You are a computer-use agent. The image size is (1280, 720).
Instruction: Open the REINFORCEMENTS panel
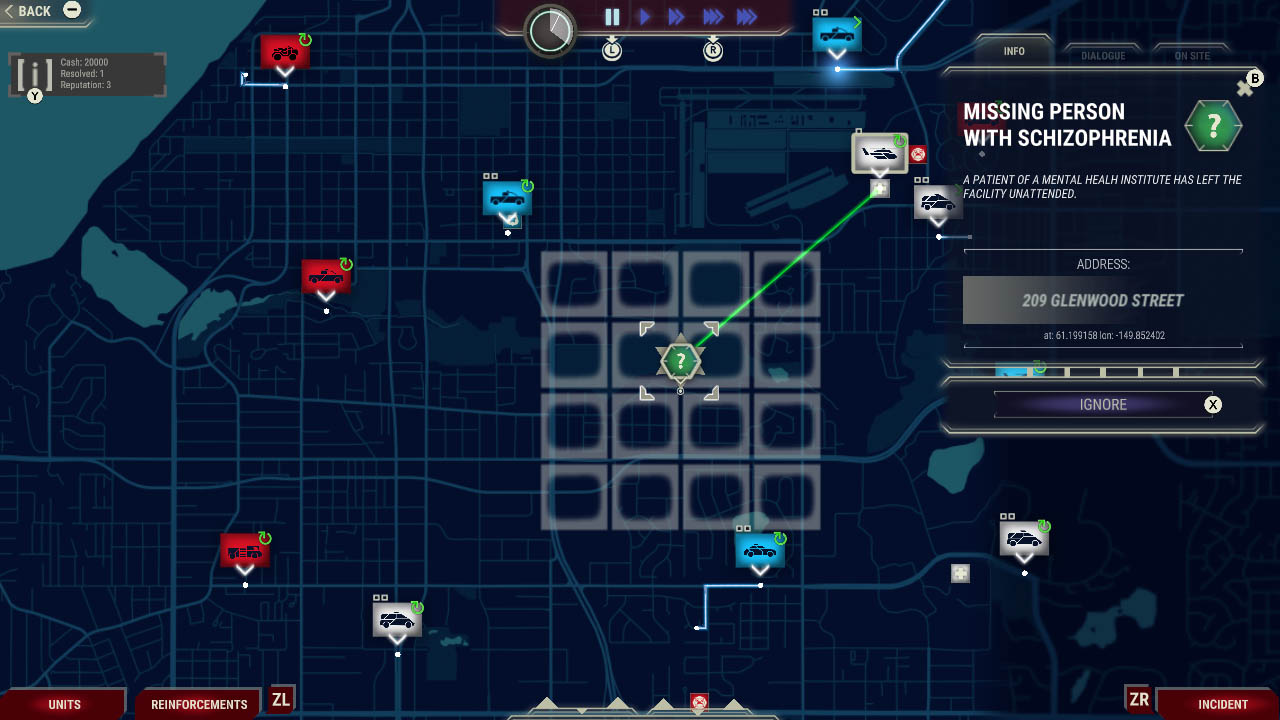pyautogui.click(x=197, y=704)
